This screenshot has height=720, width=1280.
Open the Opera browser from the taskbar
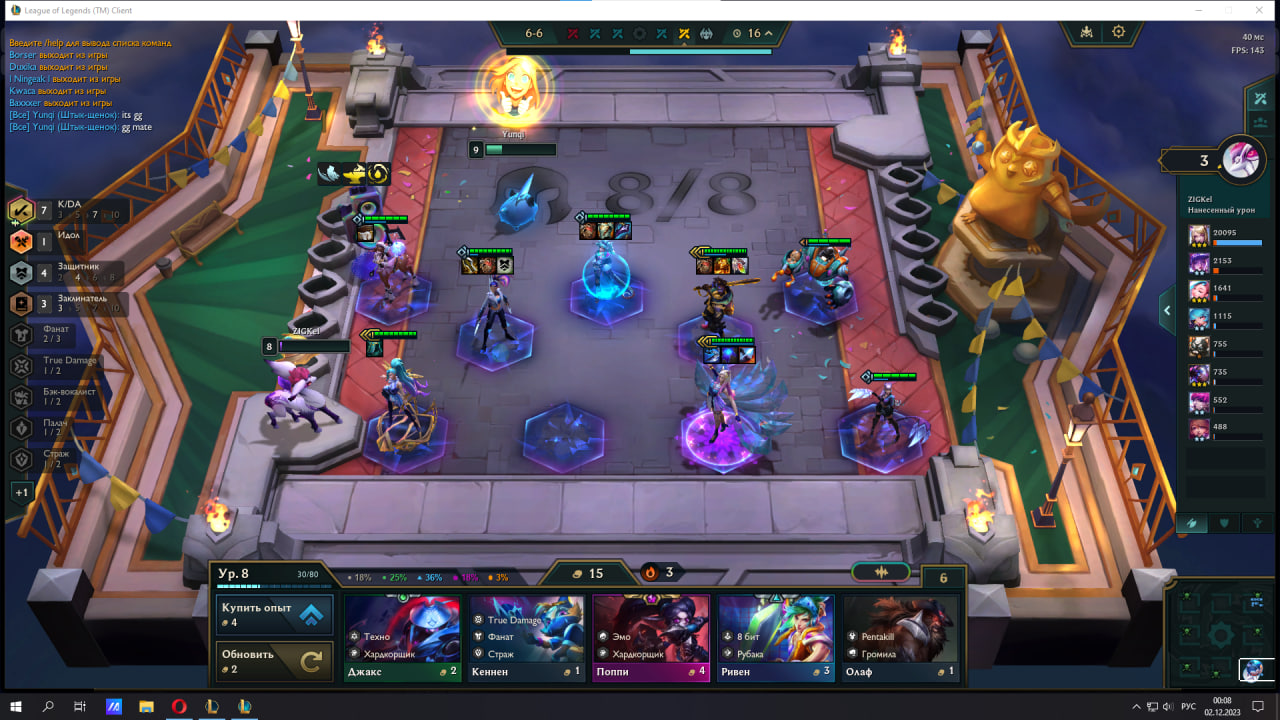179,707
